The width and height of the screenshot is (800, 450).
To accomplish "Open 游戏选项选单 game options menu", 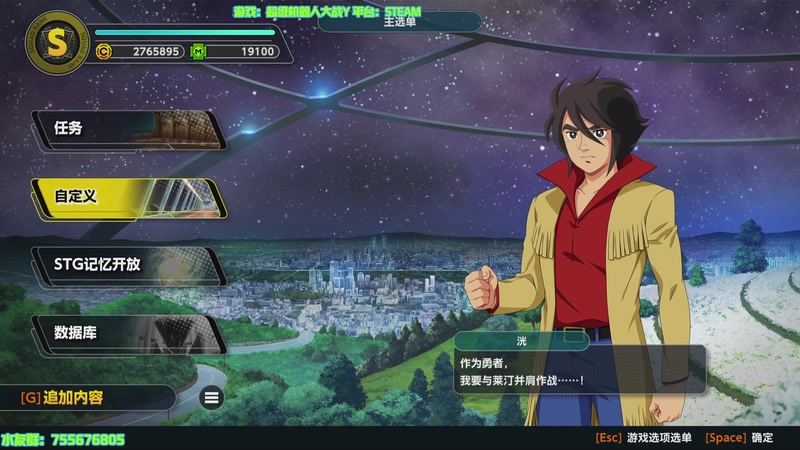I will [644, 438].
